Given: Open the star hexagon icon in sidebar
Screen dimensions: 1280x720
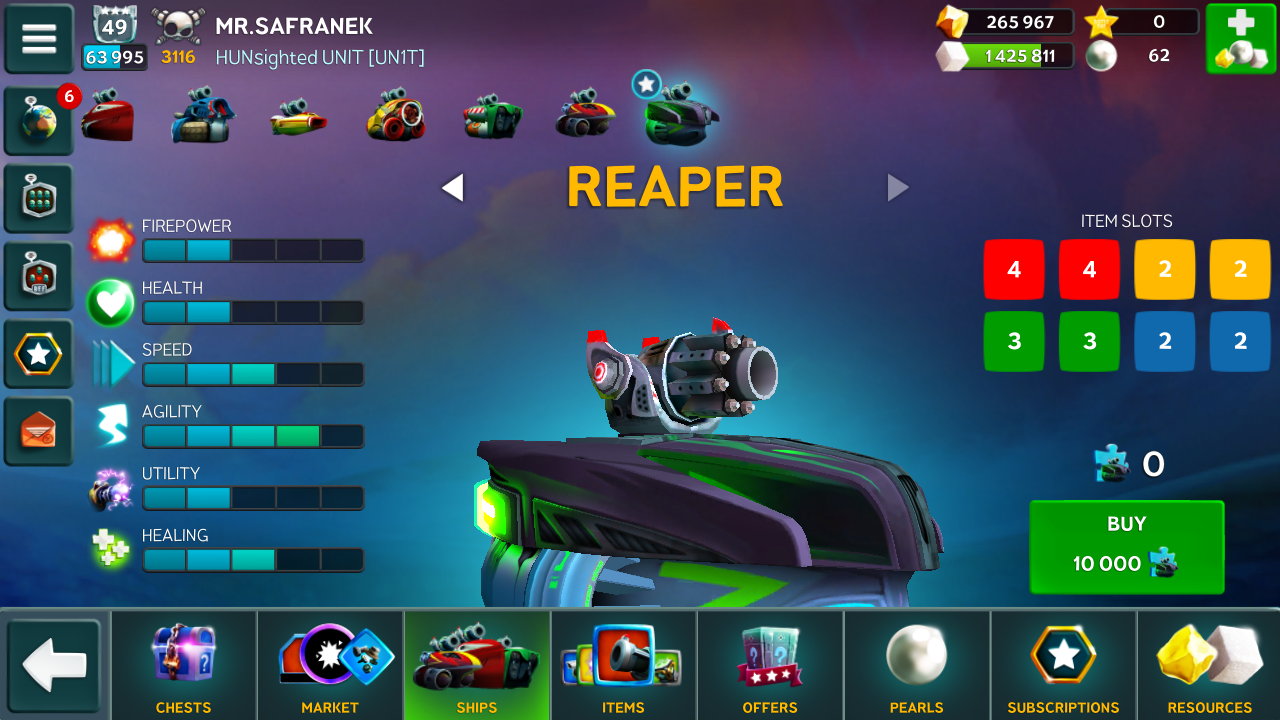Looking at the screenshot, I should (x=39, y=354).
